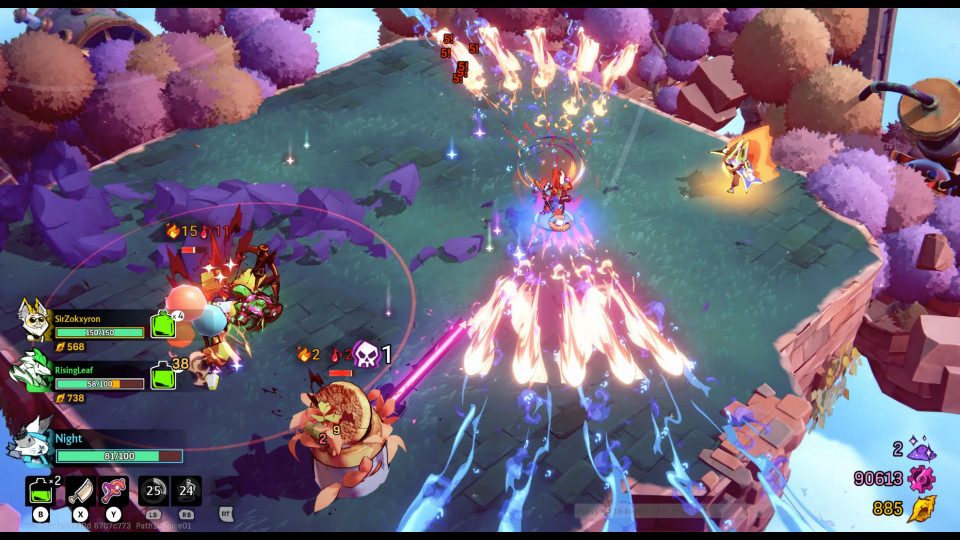Select the pink blaster weapon slot
This screenshot has height=540, width=960.
[115, 491]
